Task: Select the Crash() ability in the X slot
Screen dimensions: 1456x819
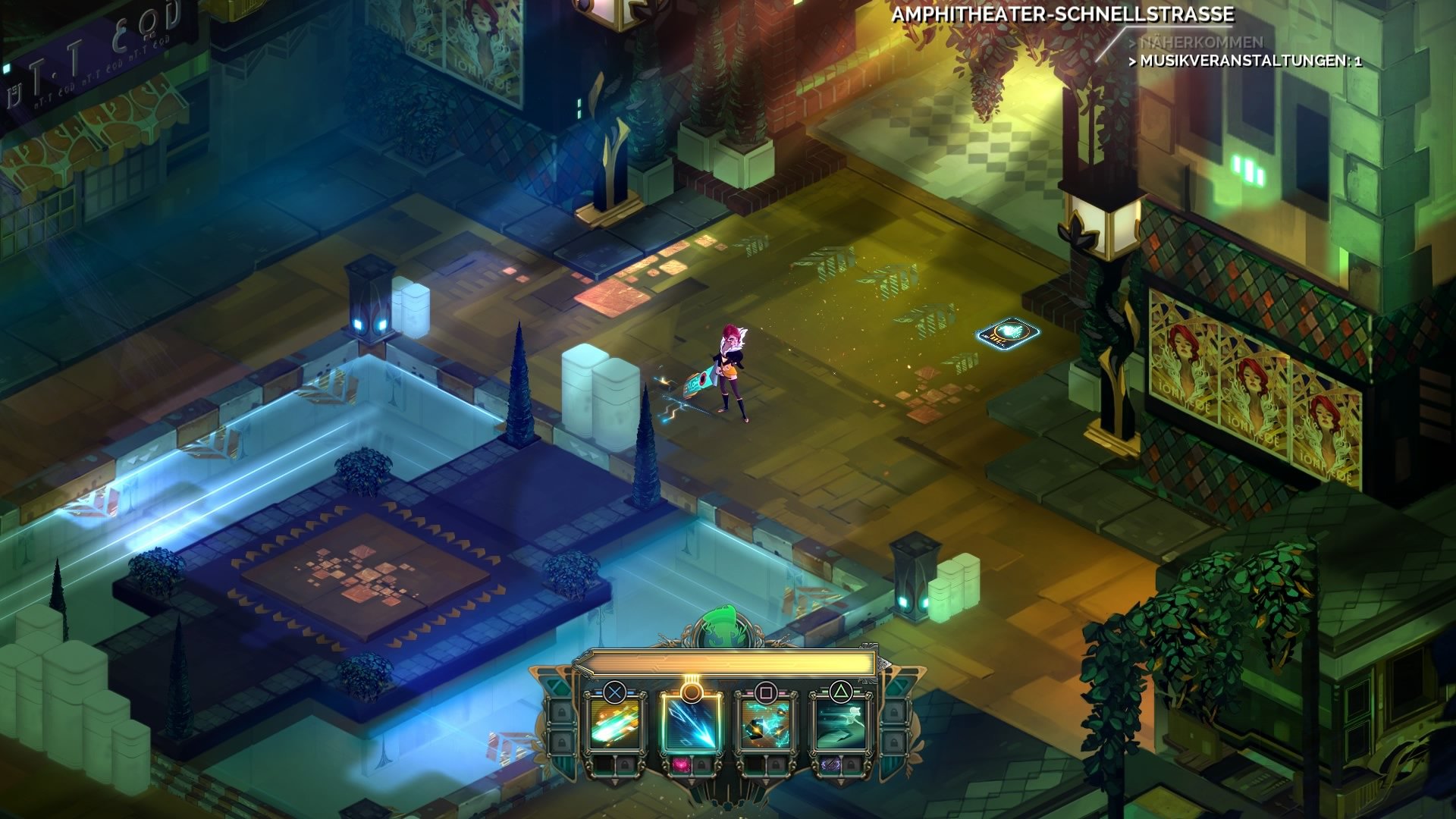Action: [616, 723]
